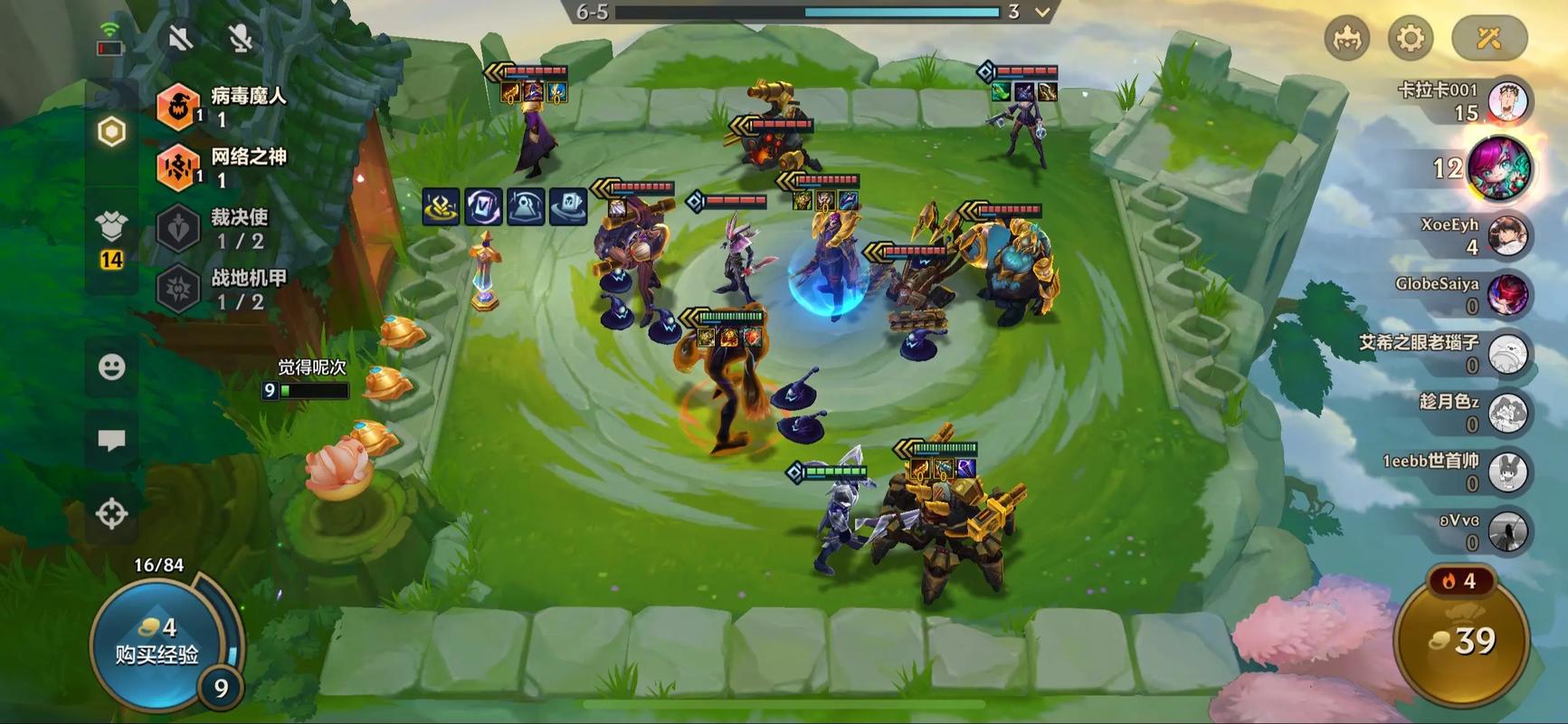Open the item bench icon showing 14
Image resolution: width=1568 pixels, height=724 pixels.
coord(111,237)
